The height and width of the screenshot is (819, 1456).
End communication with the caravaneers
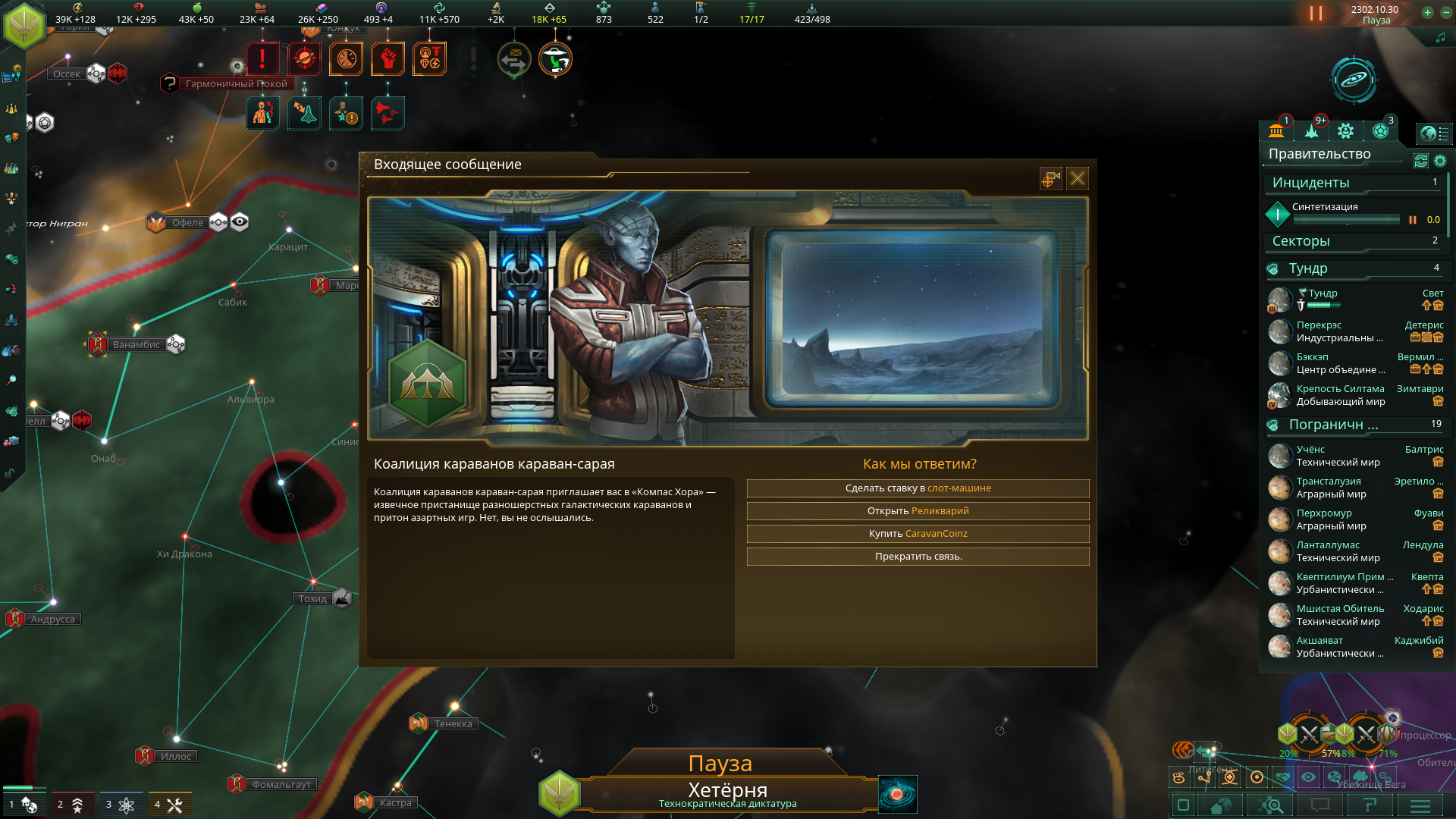pos(918,557)
